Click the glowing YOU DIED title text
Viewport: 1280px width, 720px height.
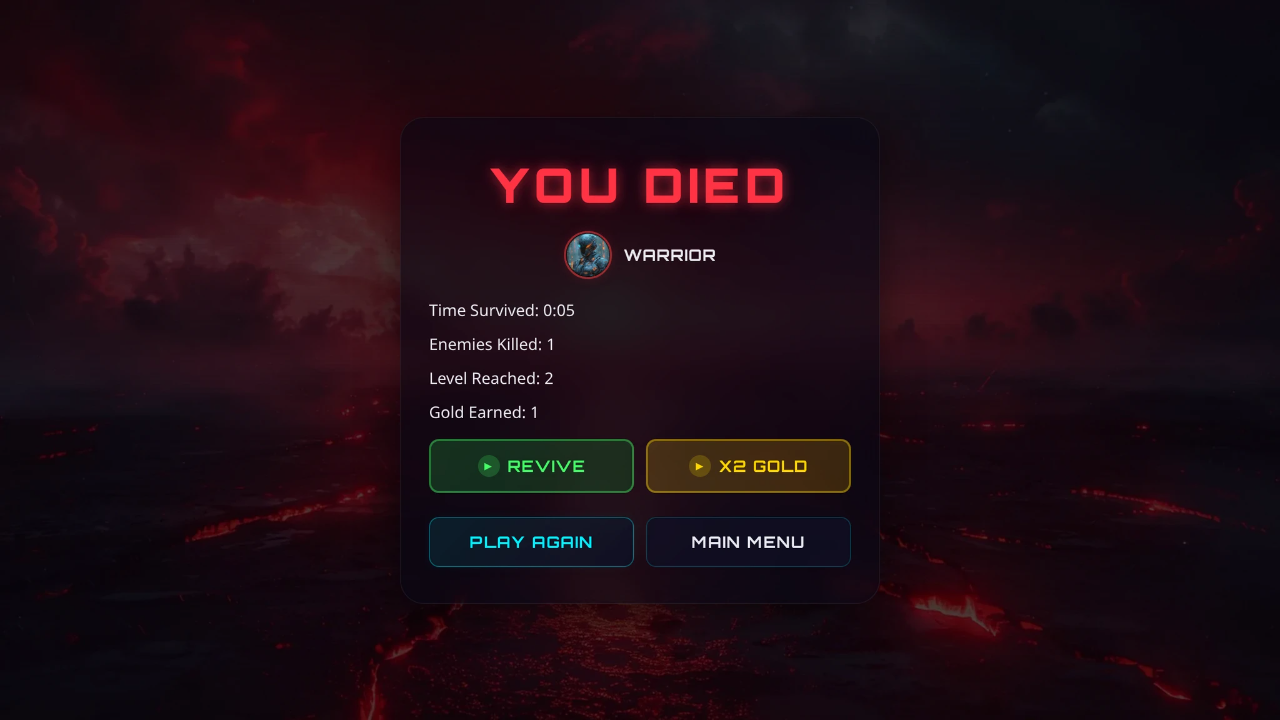point(639,186)
